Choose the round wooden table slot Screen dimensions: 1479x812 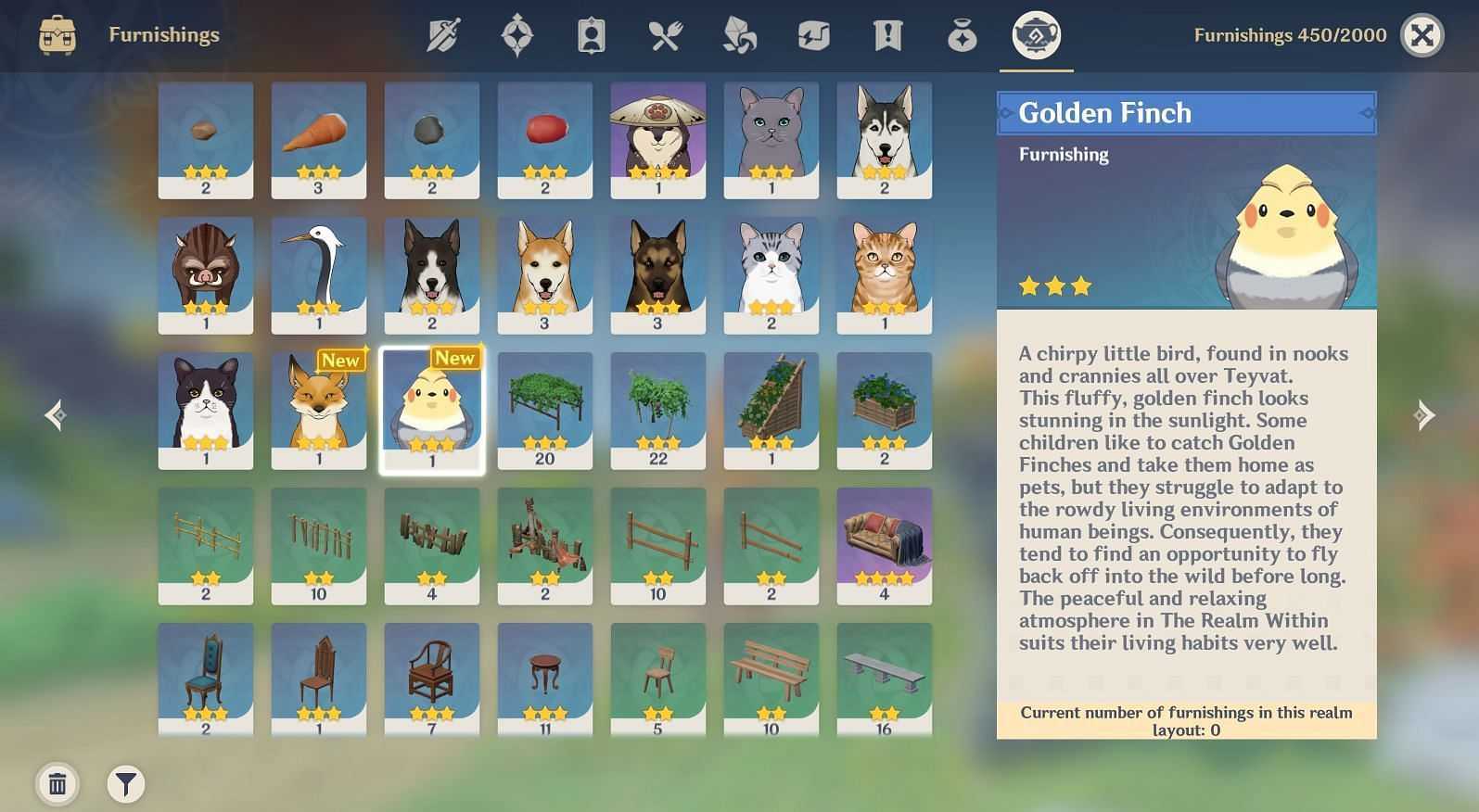[x=545, y=679]
